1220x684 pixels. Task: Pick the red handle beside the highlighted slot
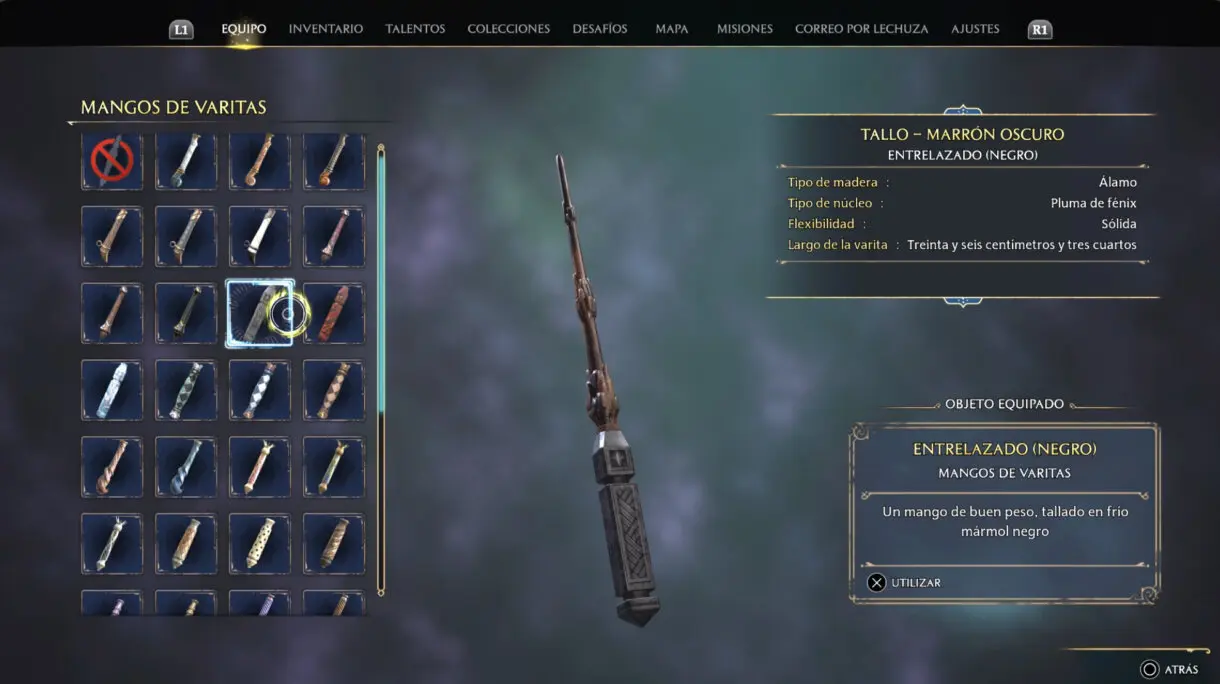click(334, 313)
